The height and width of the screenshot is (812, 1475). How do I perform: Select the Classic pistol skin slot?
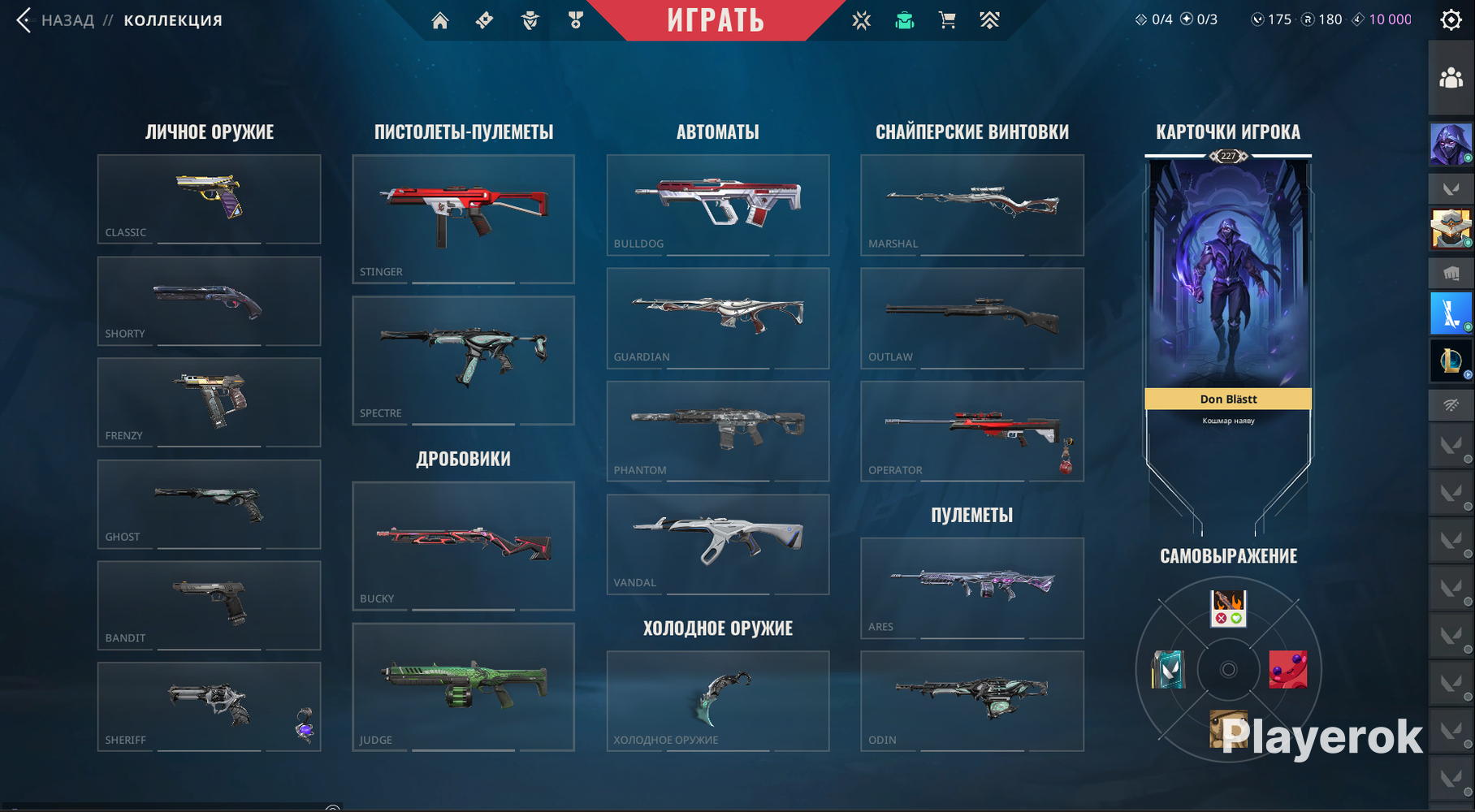point(209,199)
